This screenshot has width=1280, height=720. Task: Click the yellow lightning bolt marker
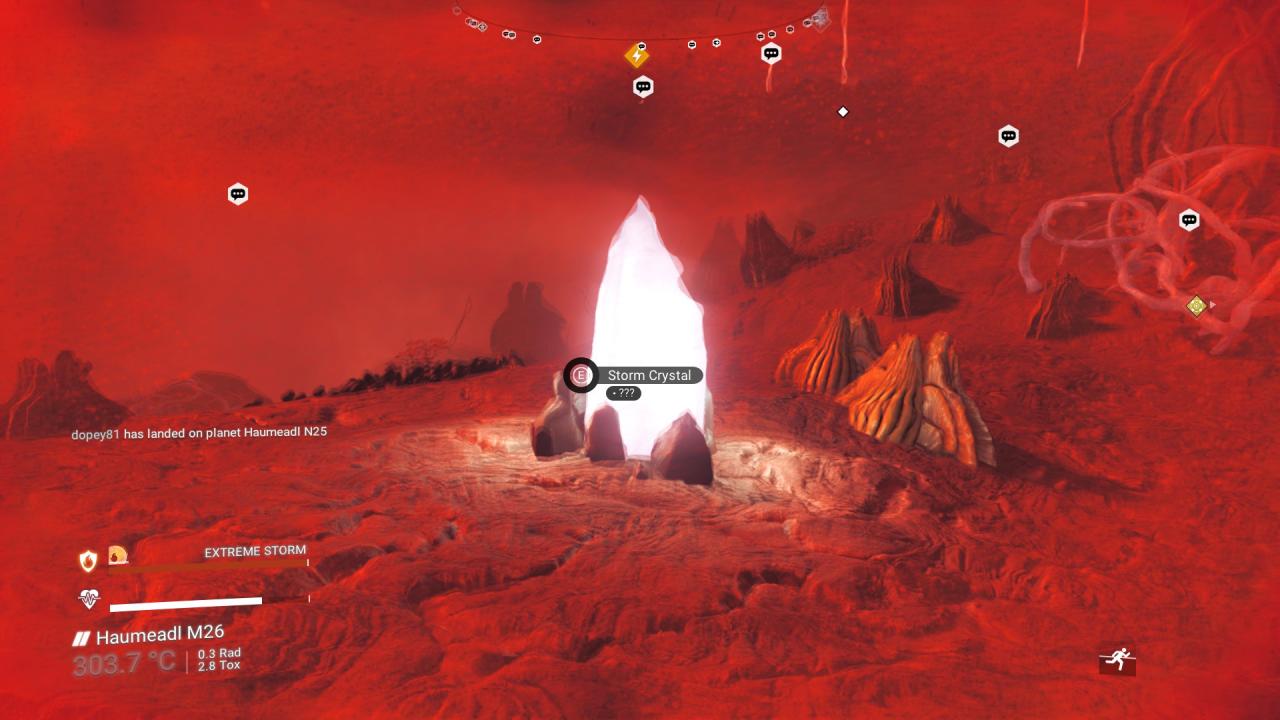[637, 56]
